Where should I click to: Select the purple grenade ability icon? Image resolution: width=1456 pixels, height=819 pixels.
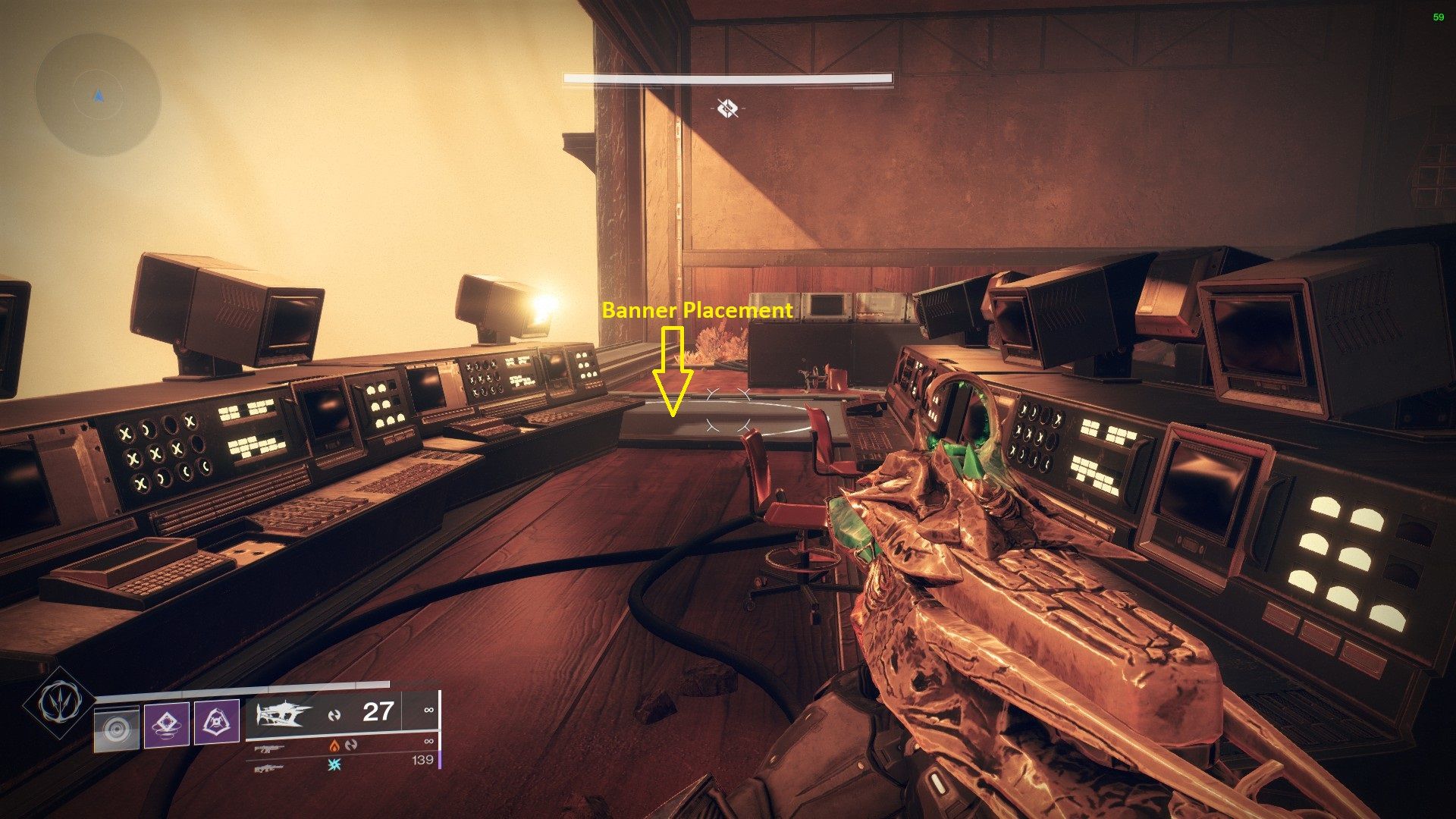[167, 724]
